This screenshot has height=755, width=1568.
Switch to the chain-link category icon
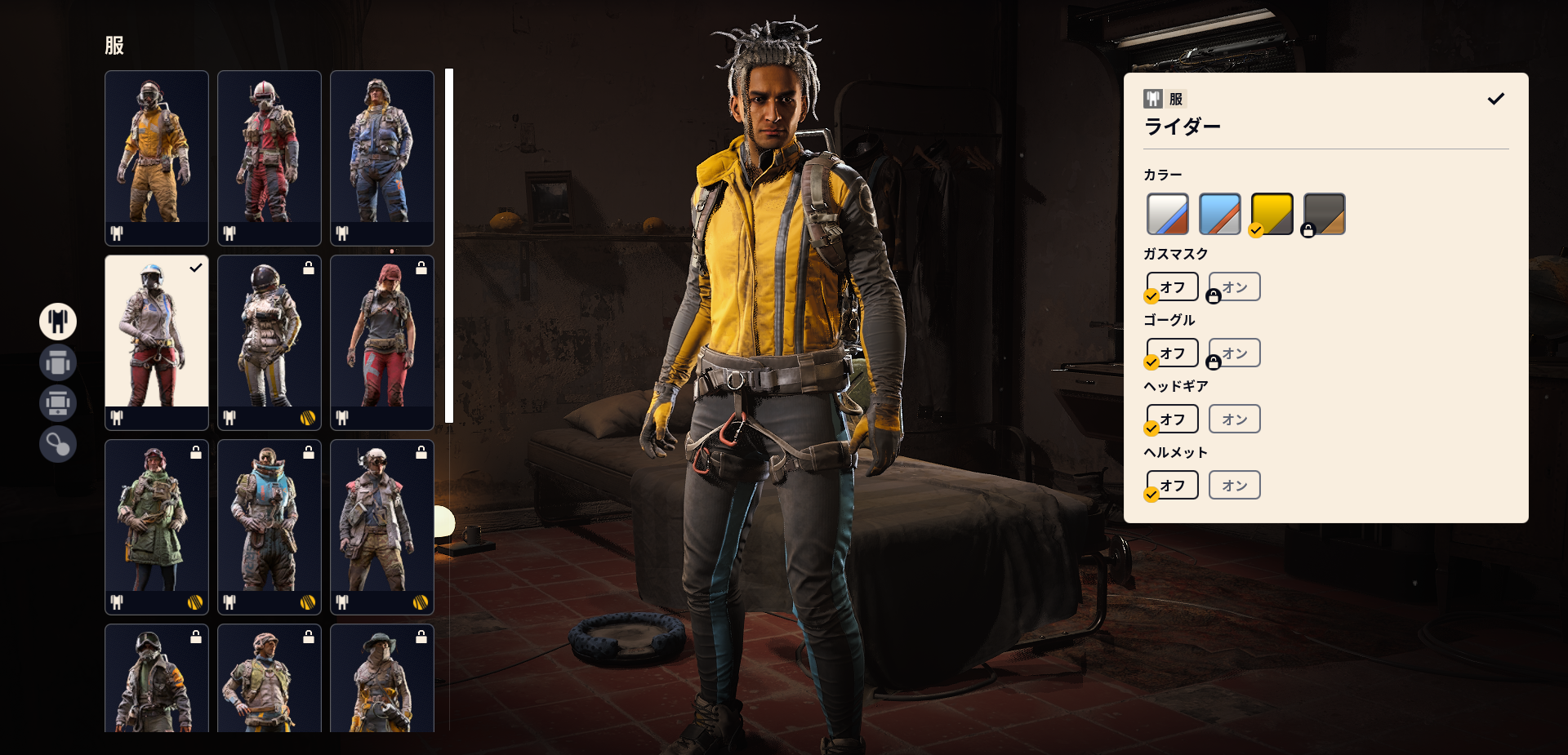tap(58, 444)
